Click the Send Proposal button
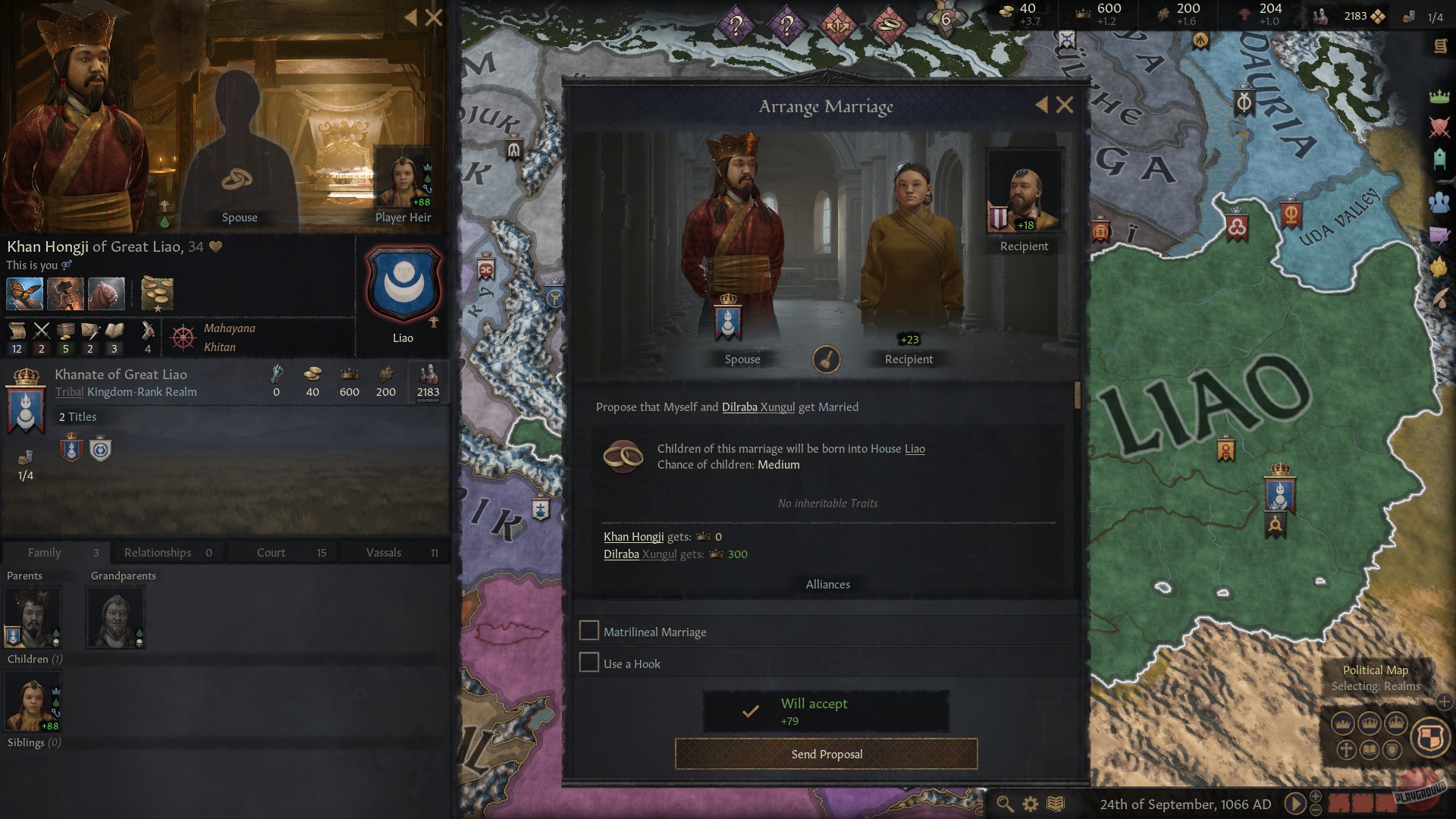The width and height of the screenshot is (1456, 819). 826,754
